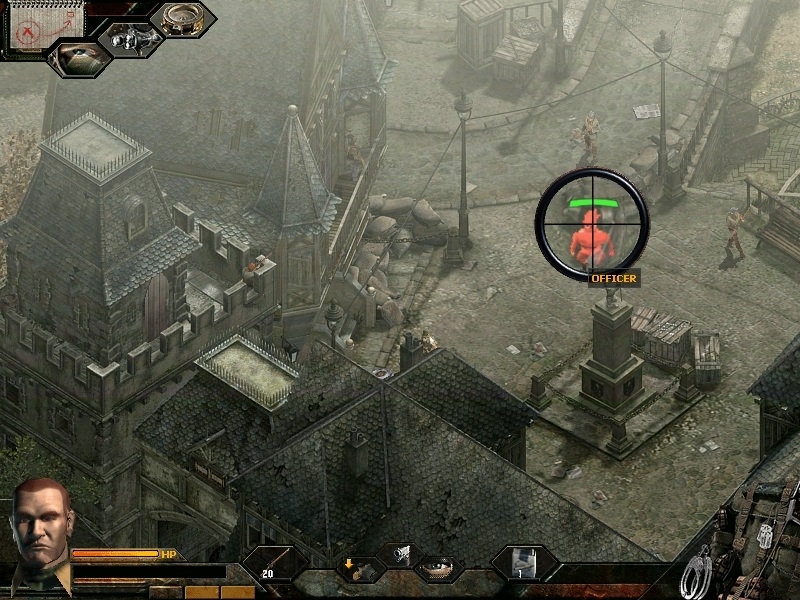Open the mission notebook map
The height and width of the screenshot is (600, 800).
[x=33, y=28]
